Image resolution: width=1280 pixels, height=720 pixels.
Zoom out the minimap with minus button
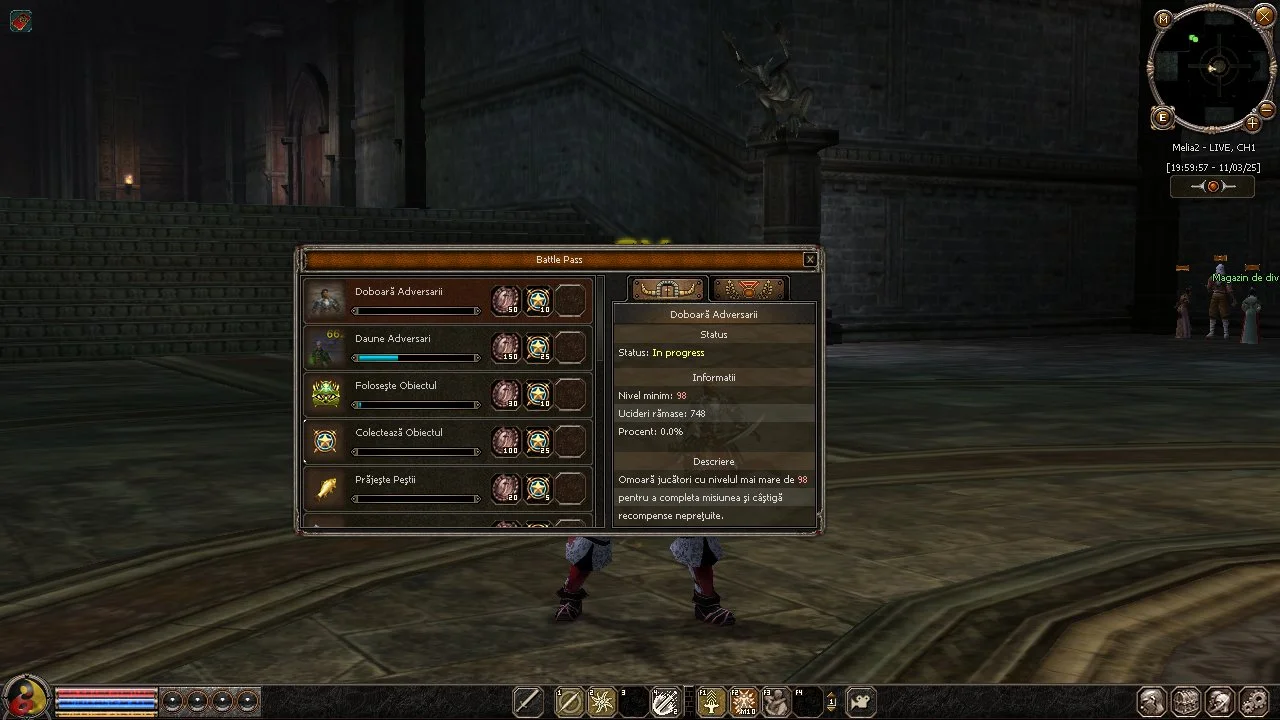[x=1267, y=109]
